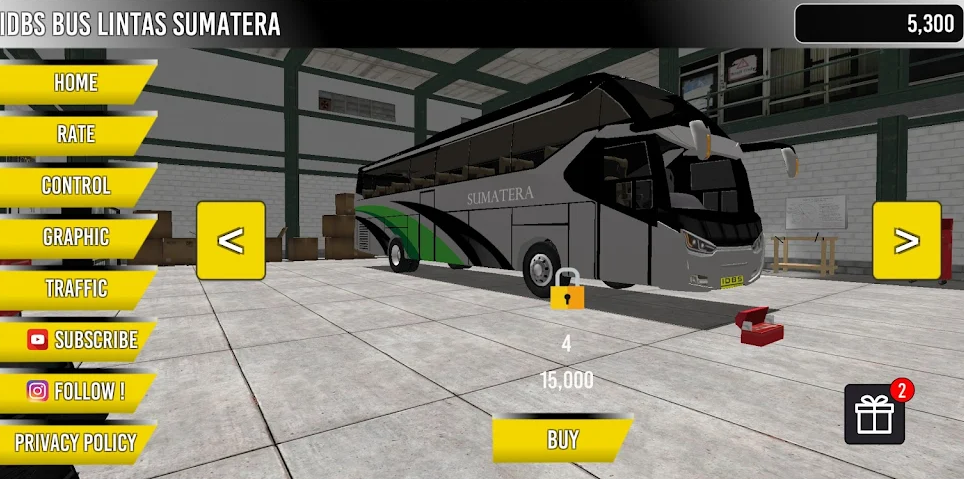Tap the Instagram FOLLOW button
964x479 pixels.
pyautogui.click(x=76, y=391)
